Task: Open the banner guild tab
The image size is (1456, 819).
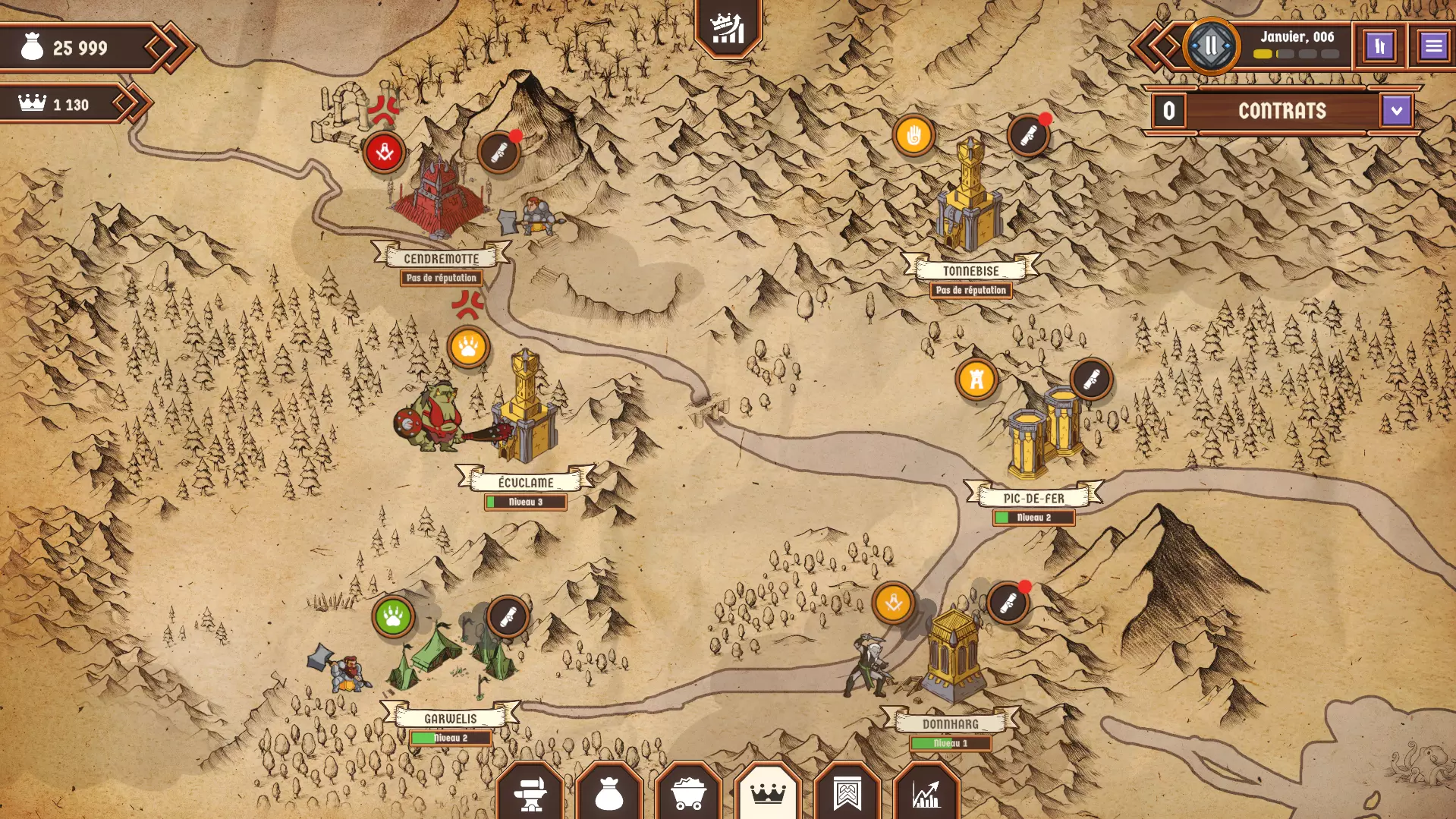Action: click(x=847, y=793)
